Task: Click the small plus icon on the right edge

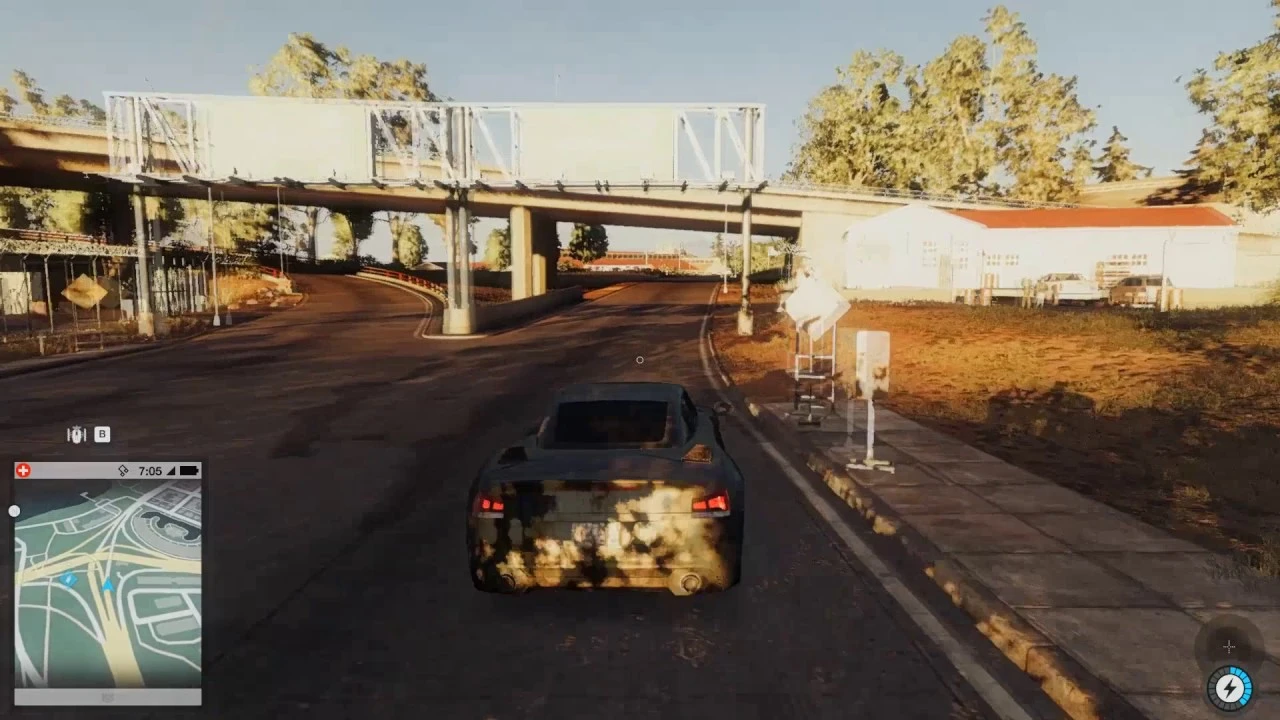Action: point(1228,646)
